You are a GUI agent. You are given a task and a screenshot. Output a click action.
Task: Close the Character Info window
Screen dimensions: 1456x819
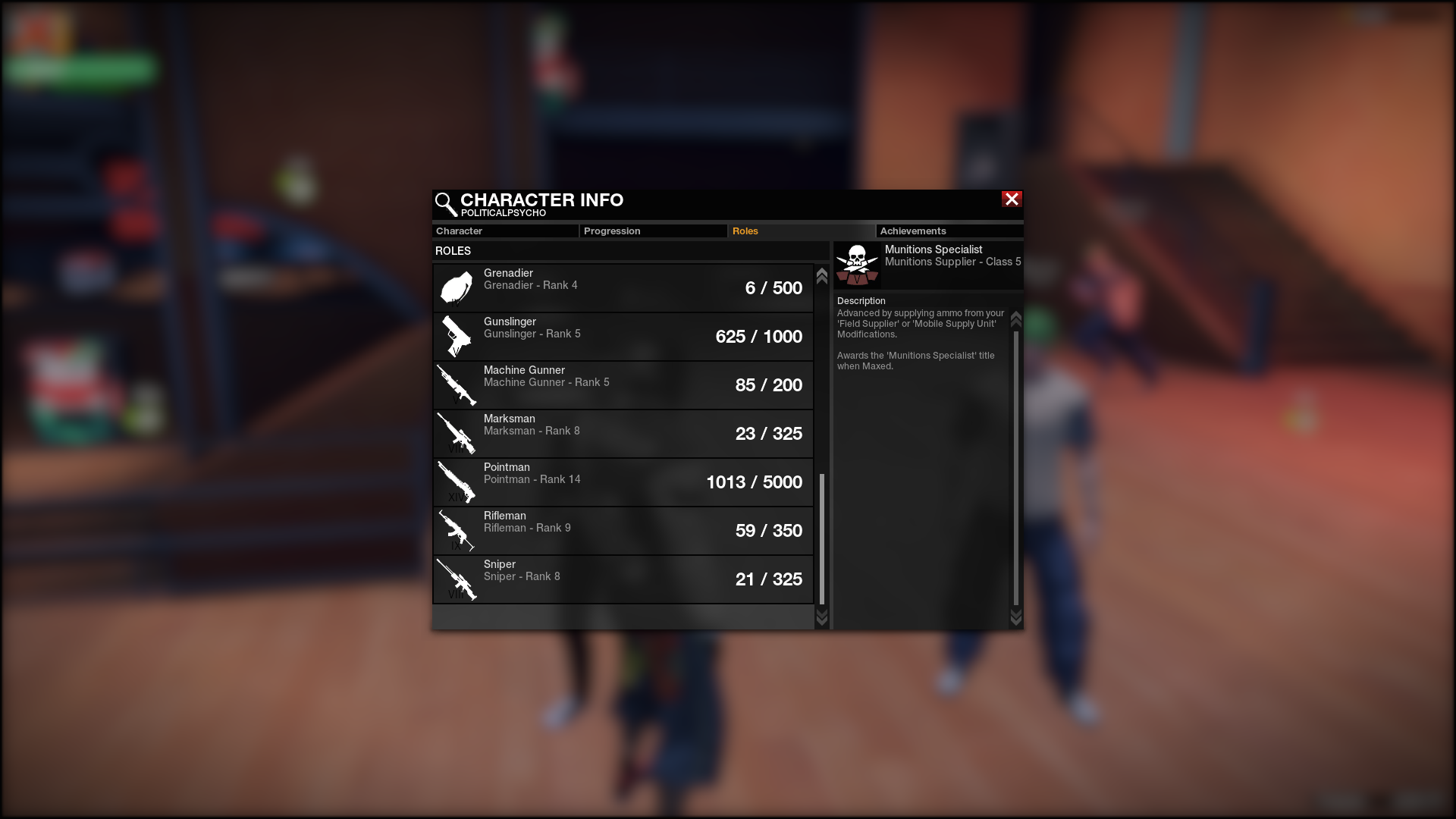(1012, 199)
